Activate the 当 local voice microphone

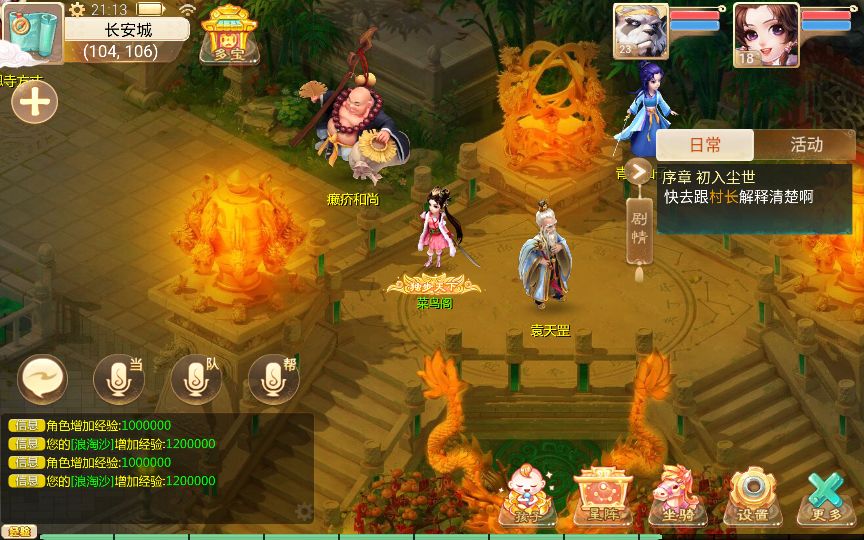click(118, 378)
